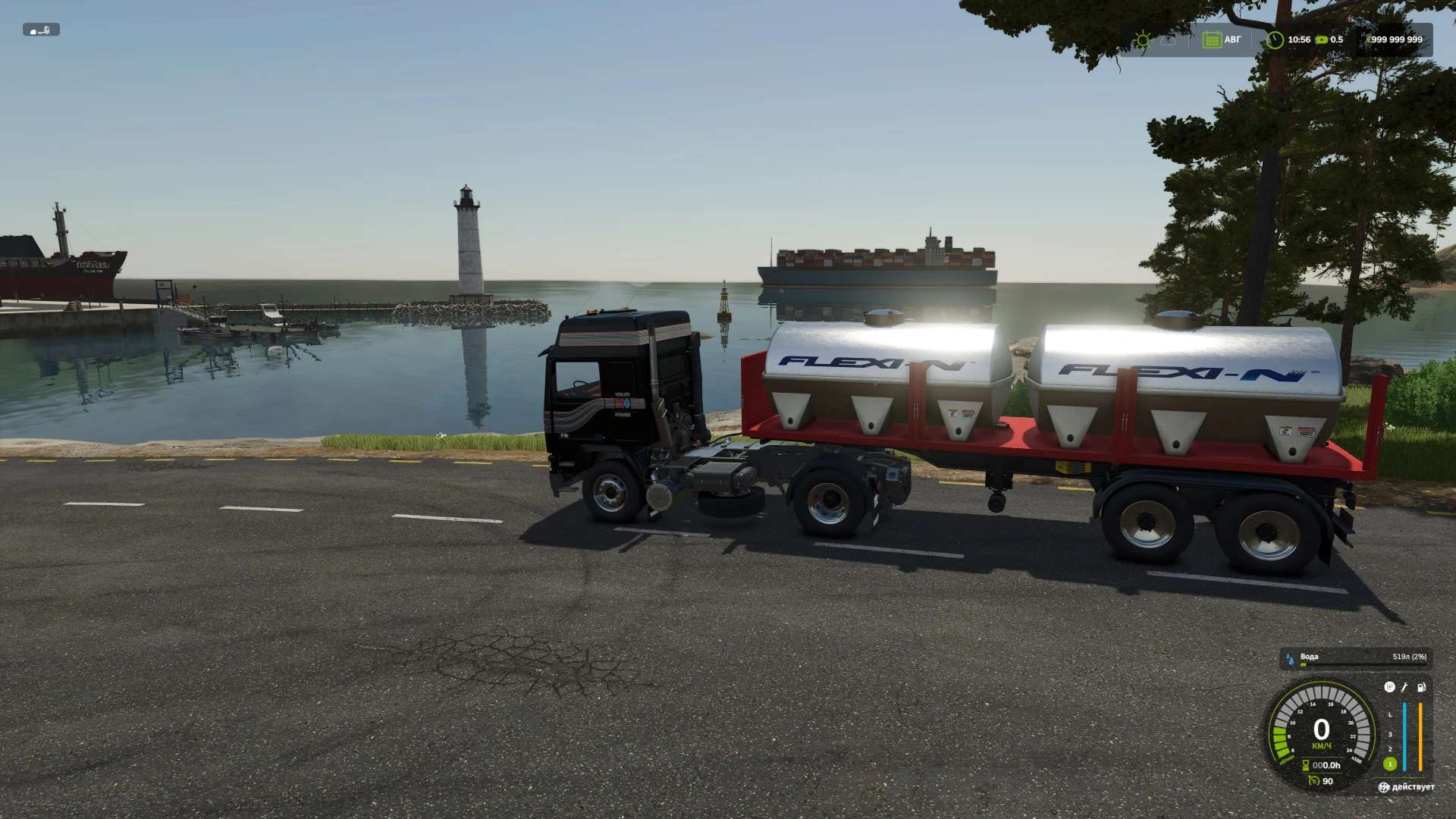Viewport: 1456px width, 819px height.
Task: Click the water drops fill icon
Action: coord(1289,658)
